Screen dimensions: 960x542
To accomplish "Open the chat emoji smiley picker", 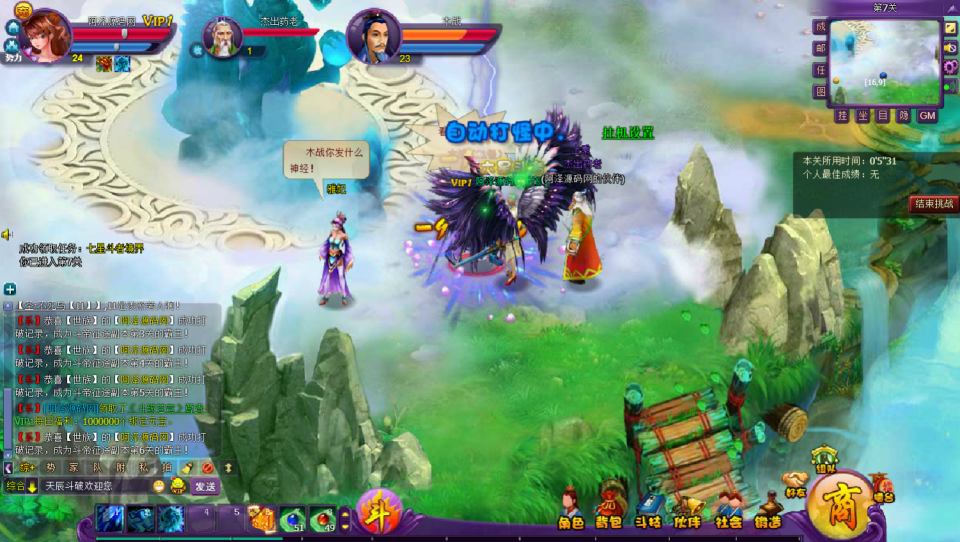I will point(159,486).
